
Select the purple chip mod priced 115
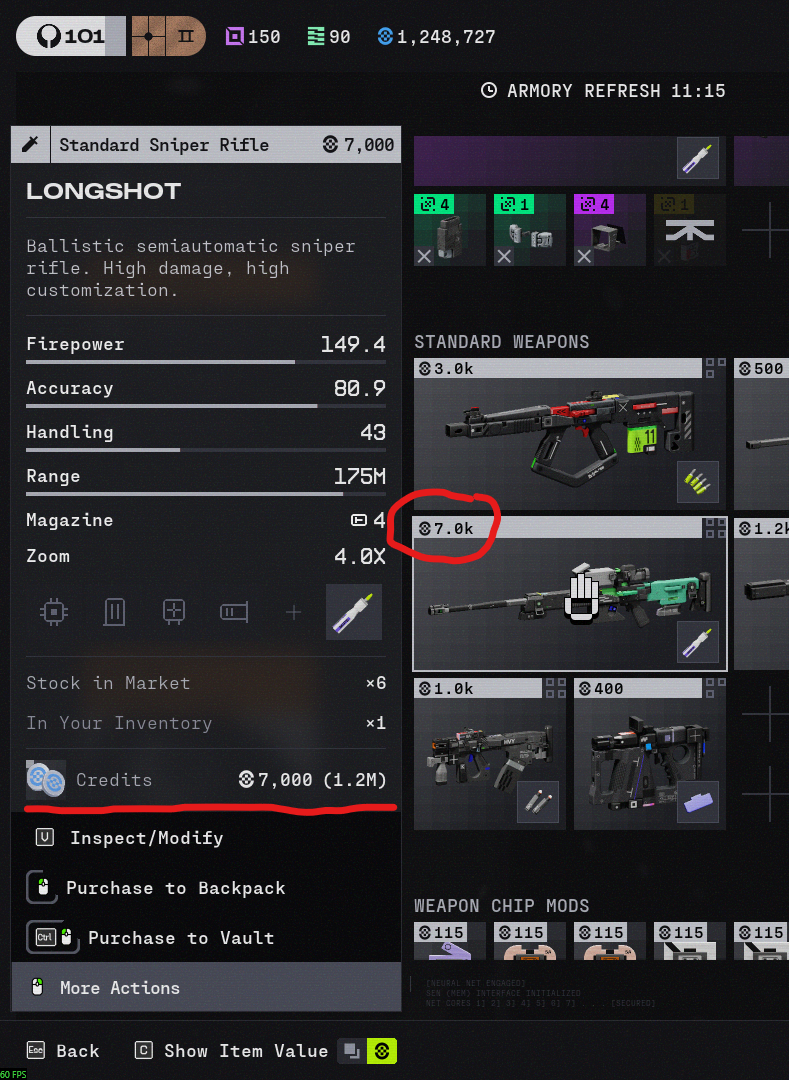(x=449, y=942)
